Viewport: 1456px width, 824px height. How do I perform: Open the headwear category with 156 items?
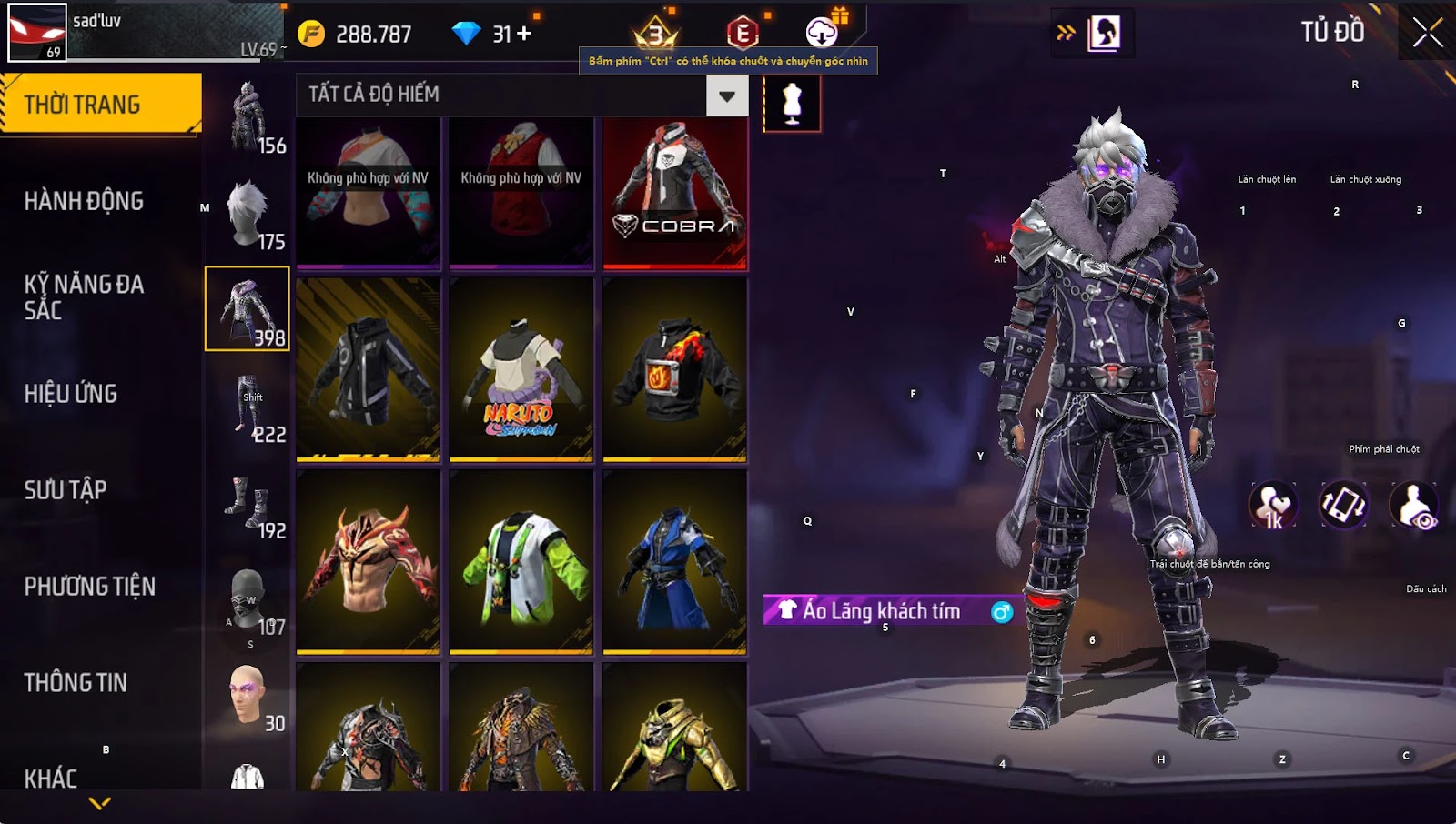[248, 116]
